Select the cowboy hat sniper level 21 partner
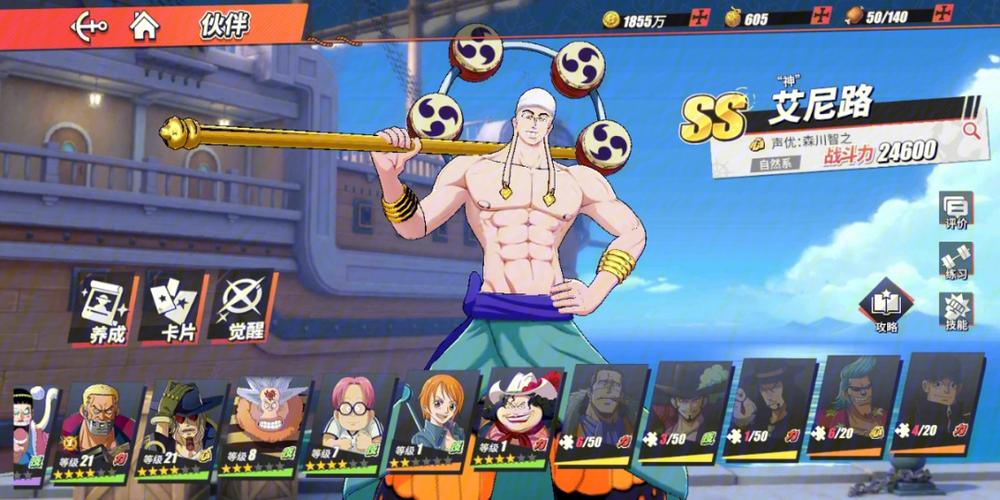The width and height of the screenshot is (1000, 500). 181,425
